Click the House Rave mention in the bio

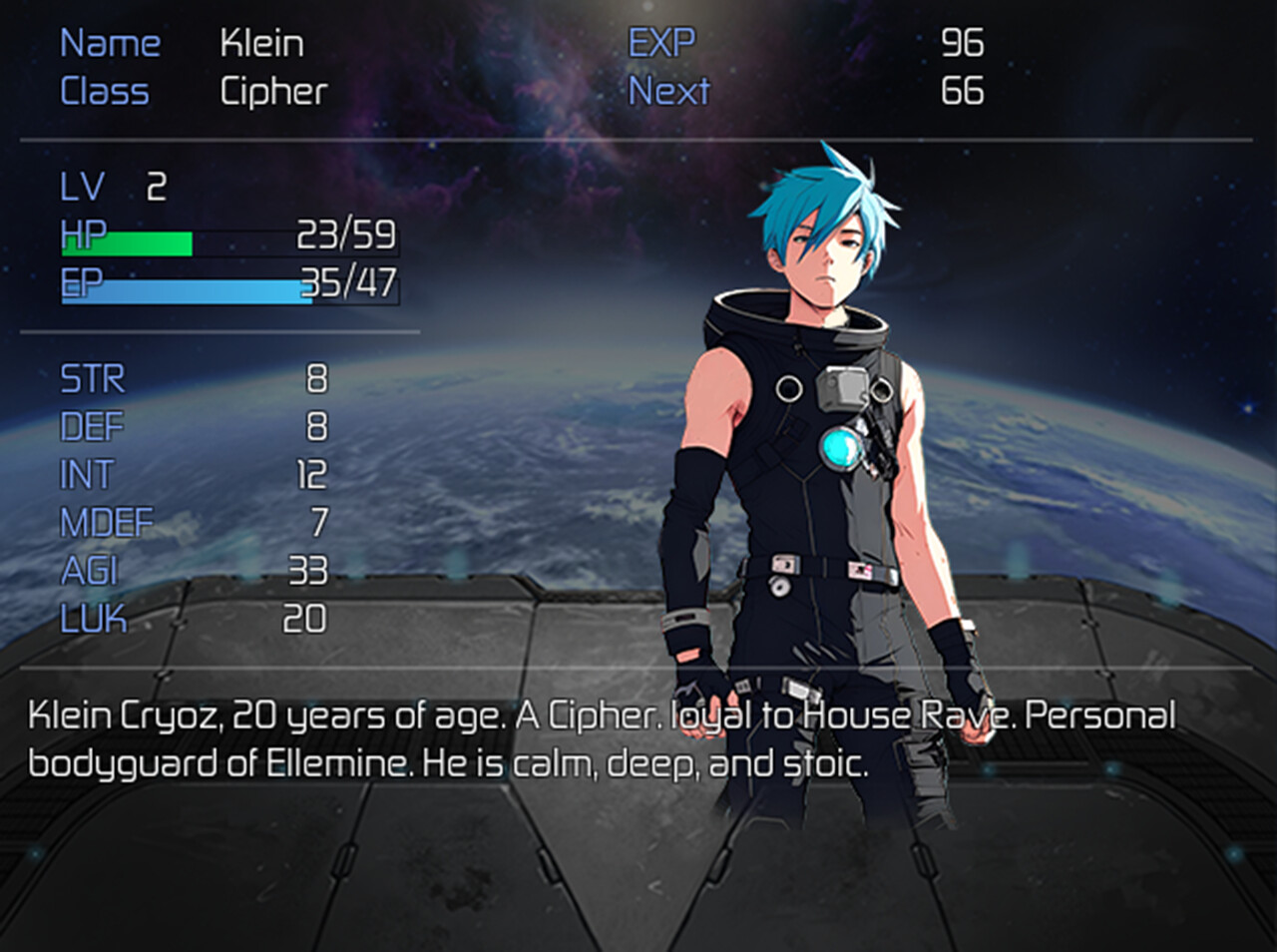[898, 713]
